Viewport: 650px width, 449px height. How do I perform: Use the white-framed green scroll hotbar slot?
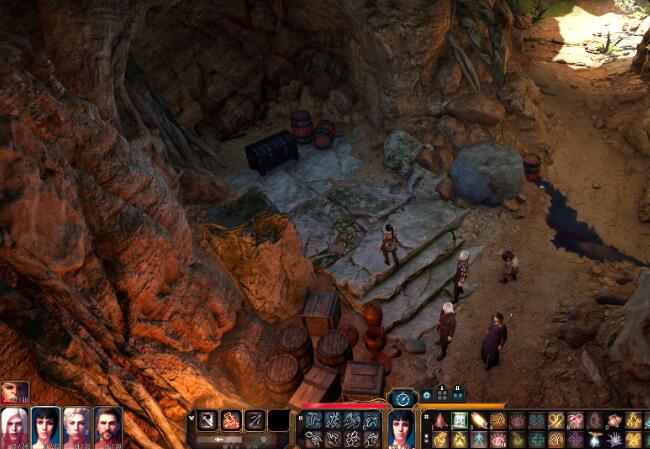tap(459, 421)
